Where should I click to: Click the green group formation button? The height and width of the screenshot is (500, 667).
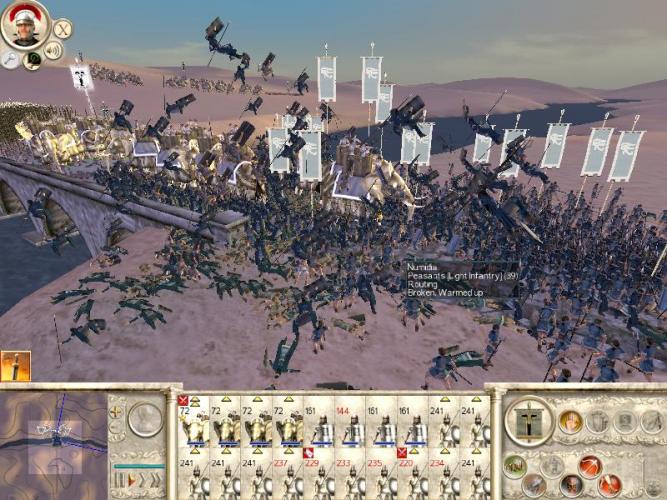(514, 464)
